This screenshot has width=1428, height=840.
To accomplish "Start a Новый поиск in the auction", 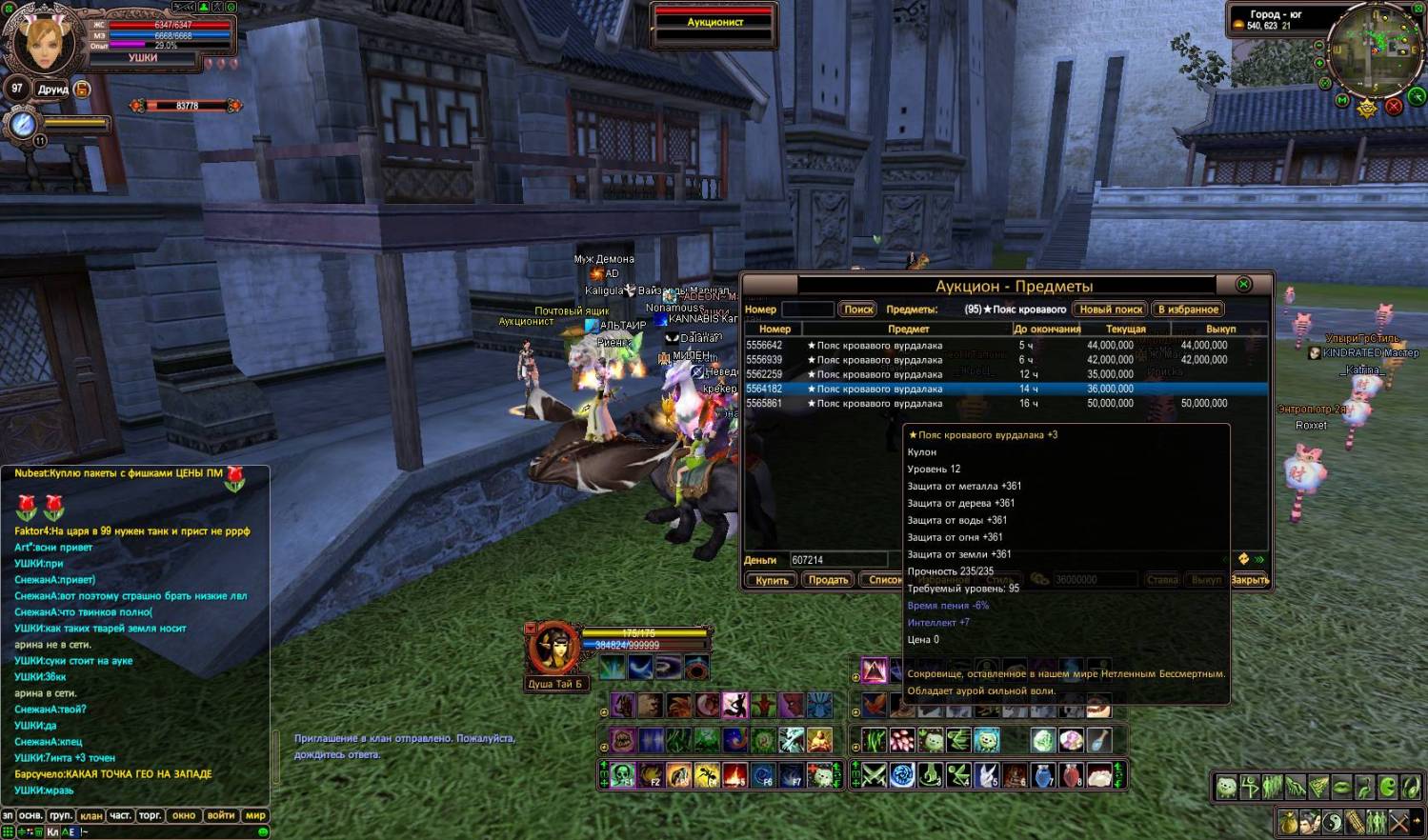I will [x=1111, y=310].
